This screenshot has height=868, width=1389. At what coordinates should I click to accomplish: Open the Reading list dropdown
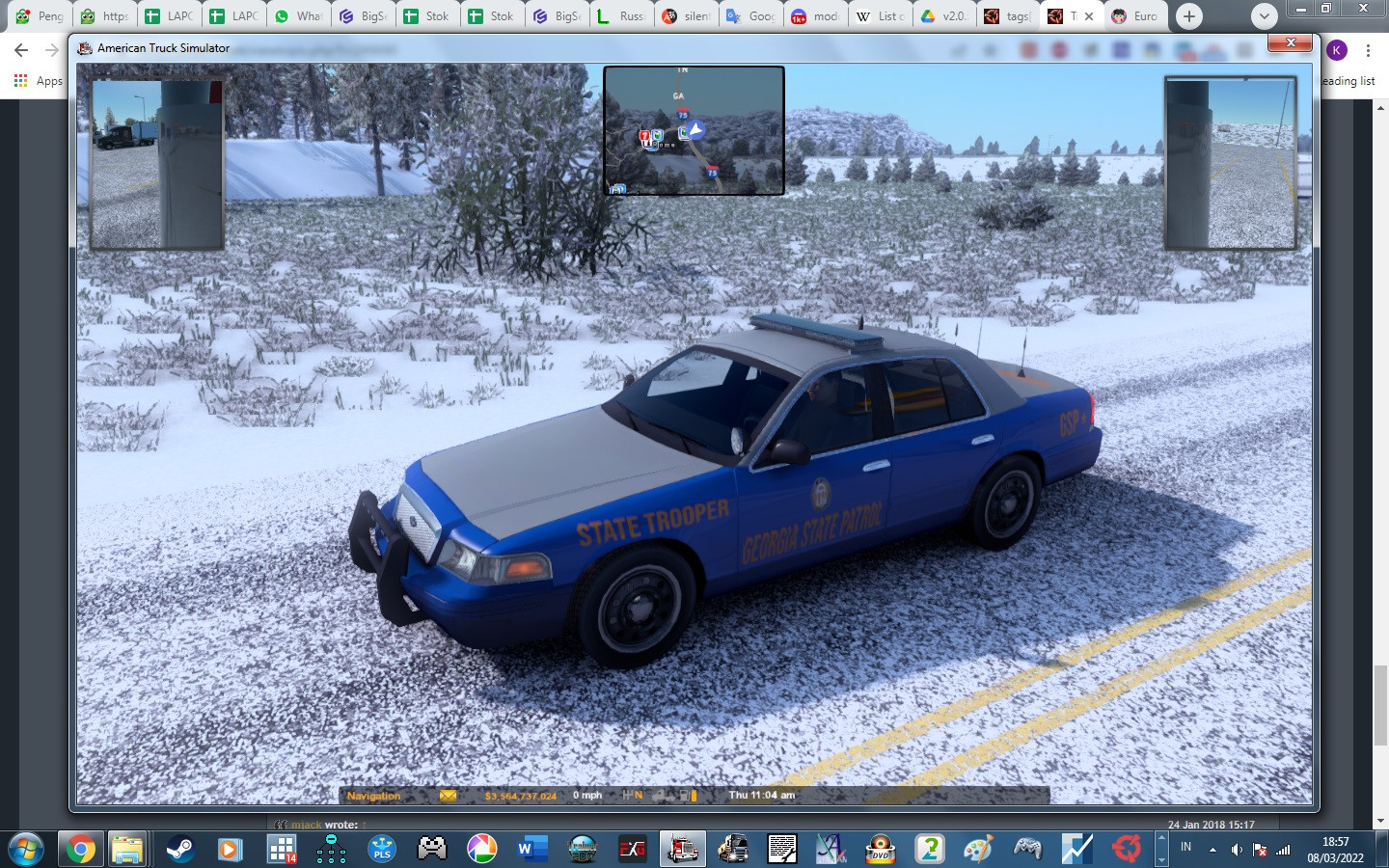click(x=1348, y=81)
